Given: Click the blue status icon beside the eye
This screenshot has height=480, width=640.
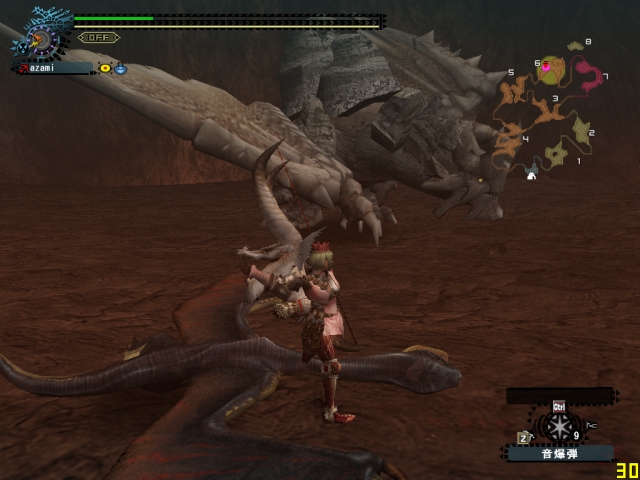Looking at the screenshot, I should [x=120, y=68].
